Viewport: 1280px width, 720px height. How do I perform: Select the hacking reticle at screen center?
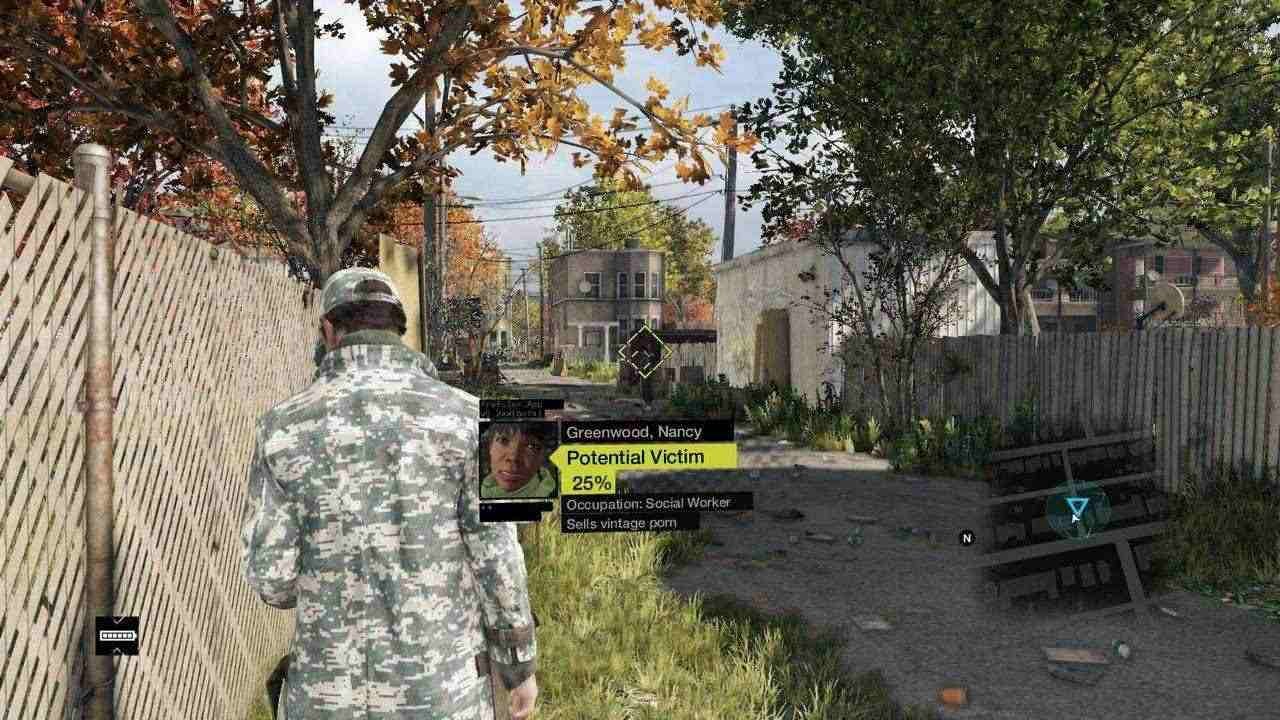pyautogui.click(x=645, y=347)
